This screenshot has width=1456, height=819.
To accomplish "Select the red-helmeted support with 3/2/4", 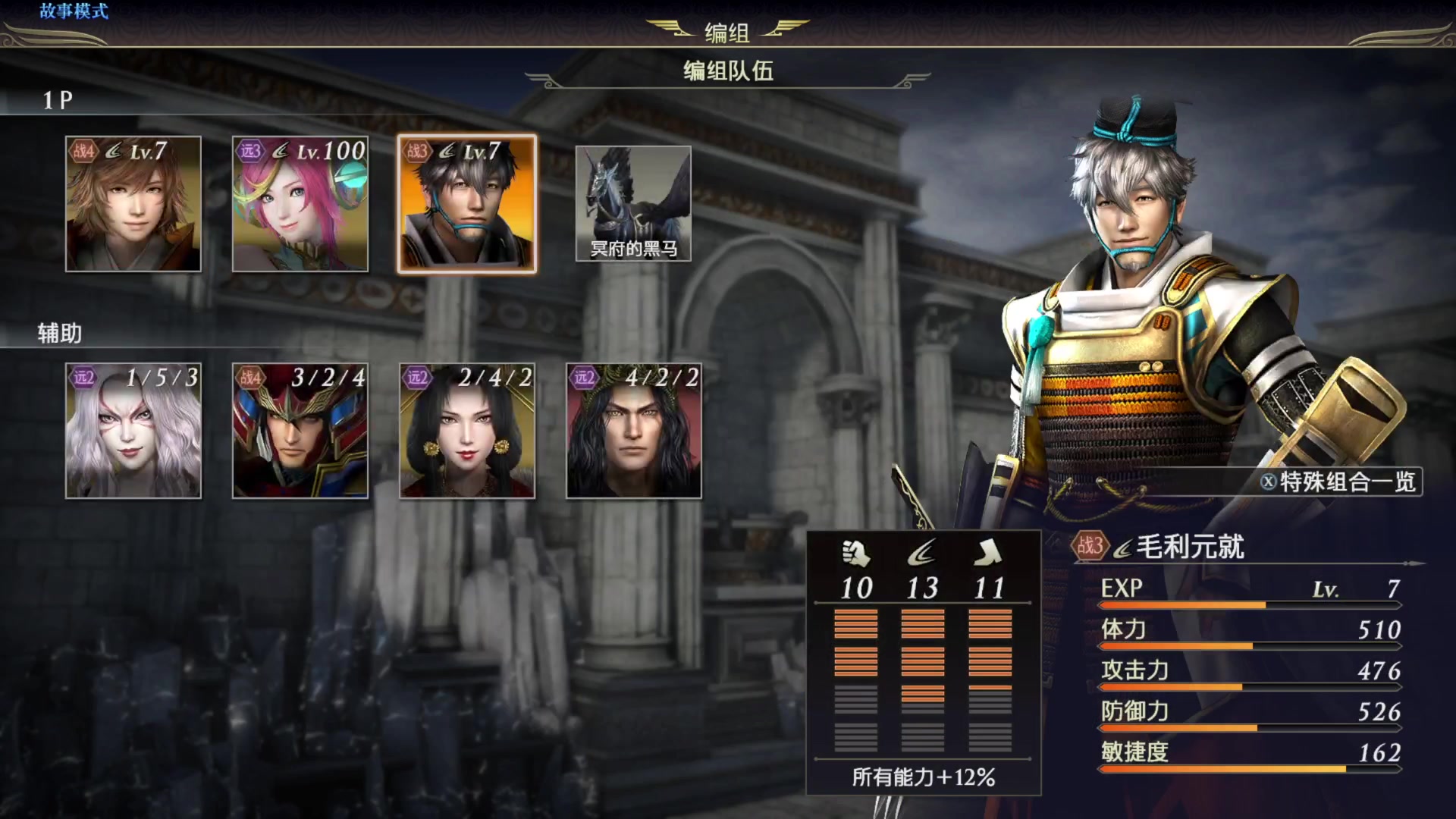I will (300, 431).
